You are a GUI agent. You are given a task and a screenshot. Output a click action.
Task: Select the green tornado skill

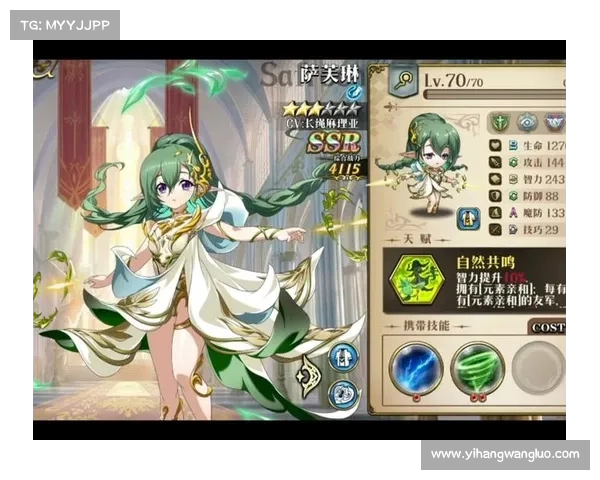(x=476, y=368)
